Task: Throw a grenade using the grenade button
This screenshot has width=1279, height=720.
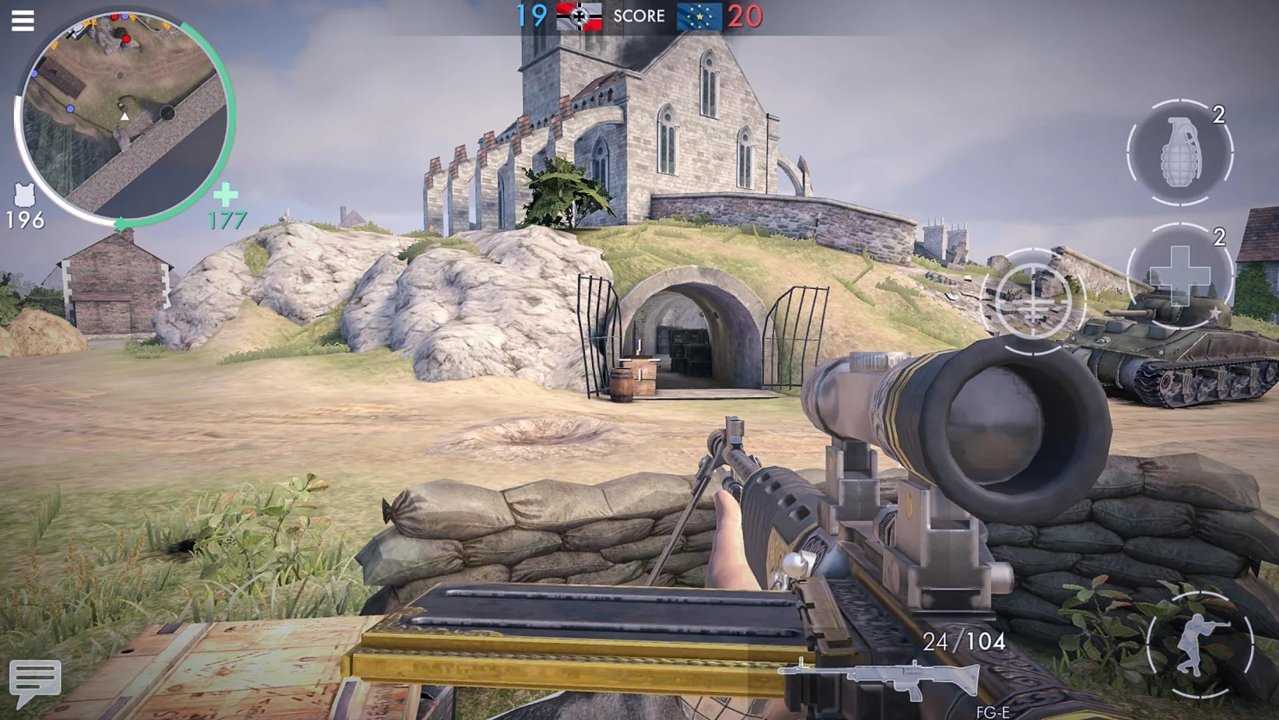Action: pos(1180,153)
